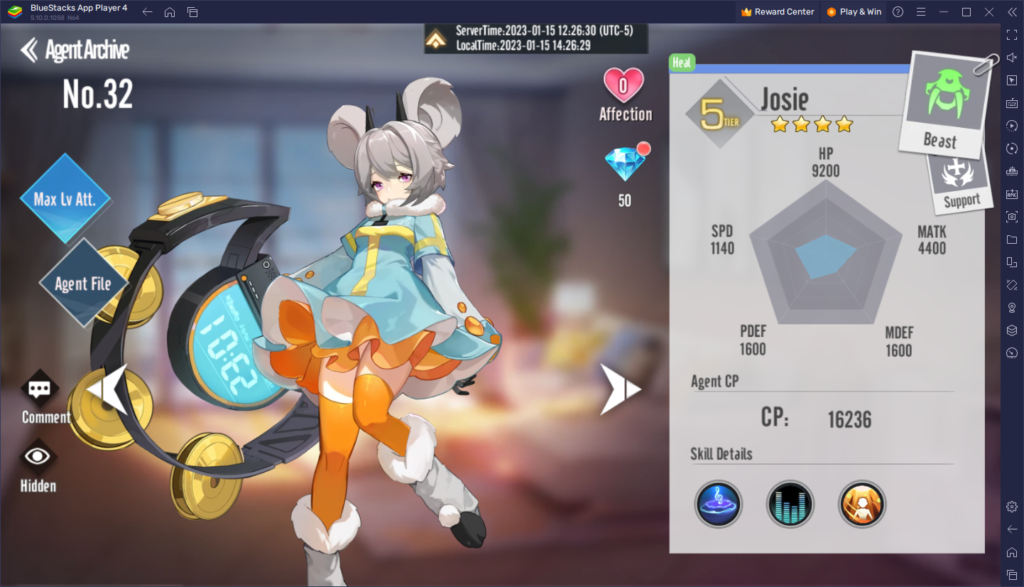Tap the Affection heart icon
This screenshot has height=587, width=1024.
click(624, 85)
